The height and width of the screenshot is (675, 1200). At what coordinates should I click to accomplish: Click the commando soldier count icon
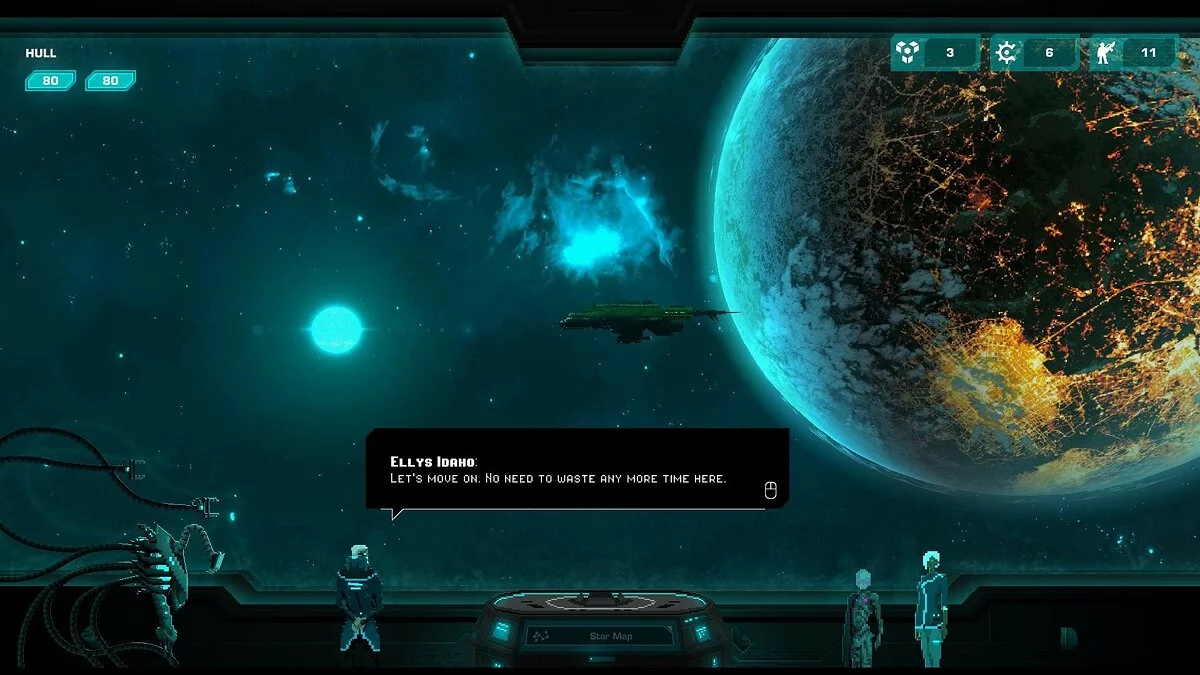pyautogui.click(x=1105, y=53)
